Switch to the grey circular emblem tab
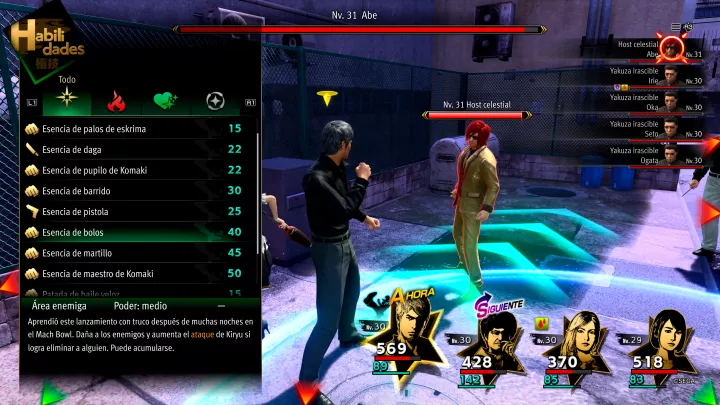Viewport: 720px width, 405px height. [213, 101]
